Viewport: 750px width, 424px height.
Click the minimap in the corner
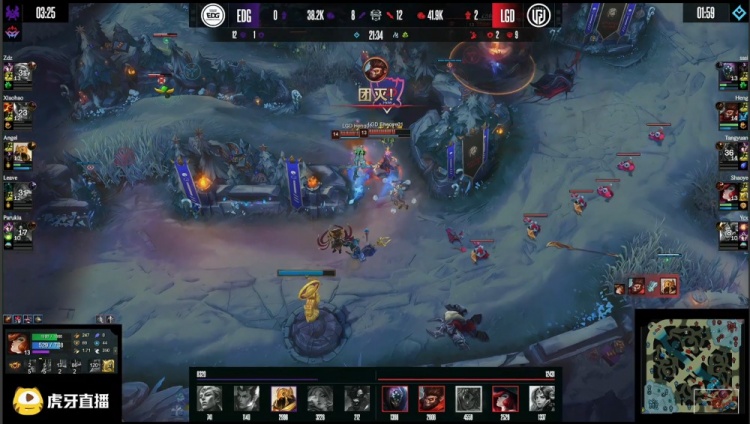(691, 366)
